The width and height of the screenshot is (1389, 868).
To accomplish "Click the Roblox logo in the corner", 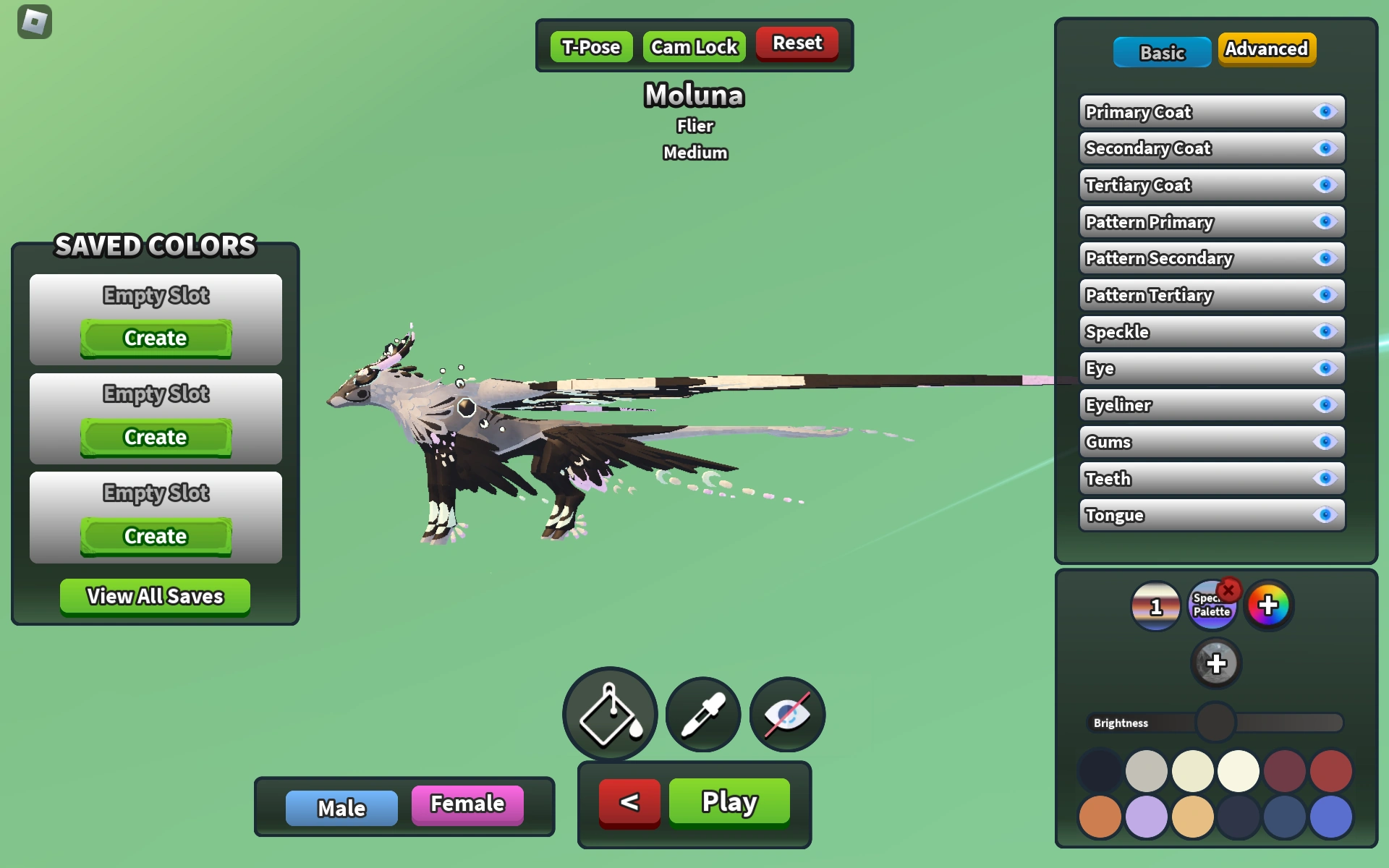I will pos(34,22).
